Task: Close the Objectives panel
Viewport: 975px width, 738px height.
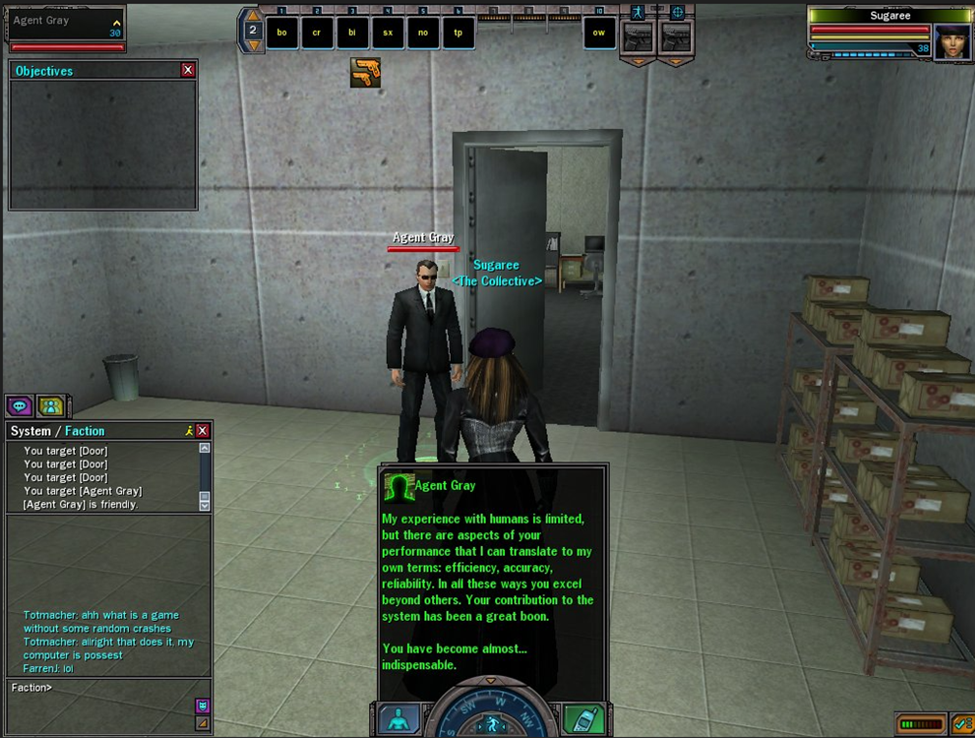Action: [188, 71]
